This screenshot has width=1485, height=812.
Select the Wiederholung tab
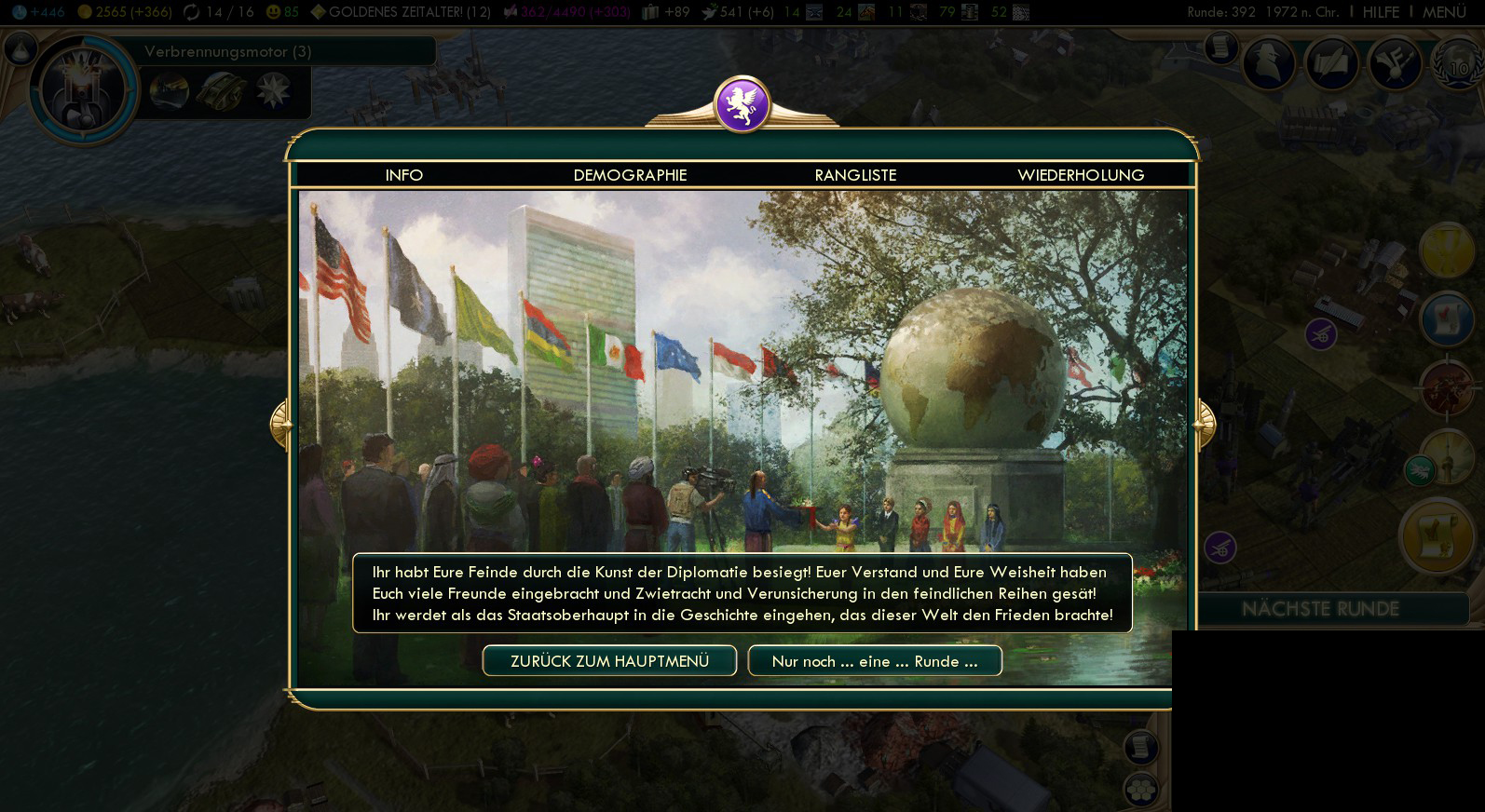1081,175
